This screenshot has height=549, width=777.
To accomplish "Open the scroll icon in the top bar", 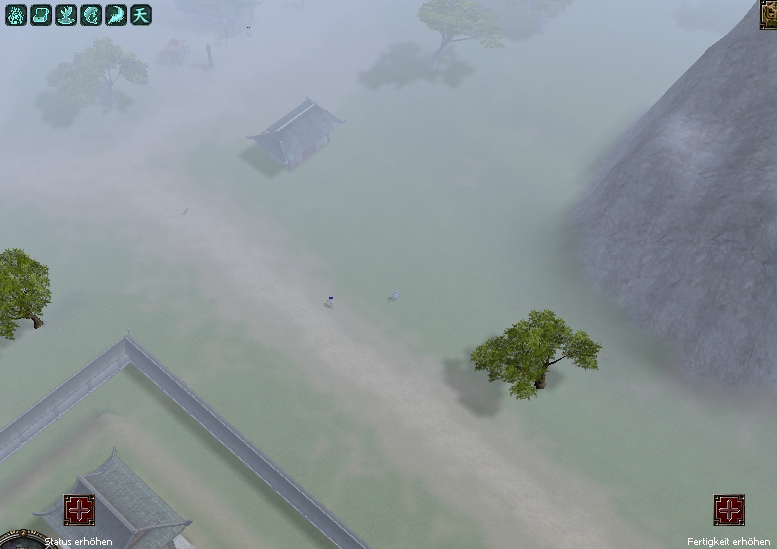I will [40, 14].
